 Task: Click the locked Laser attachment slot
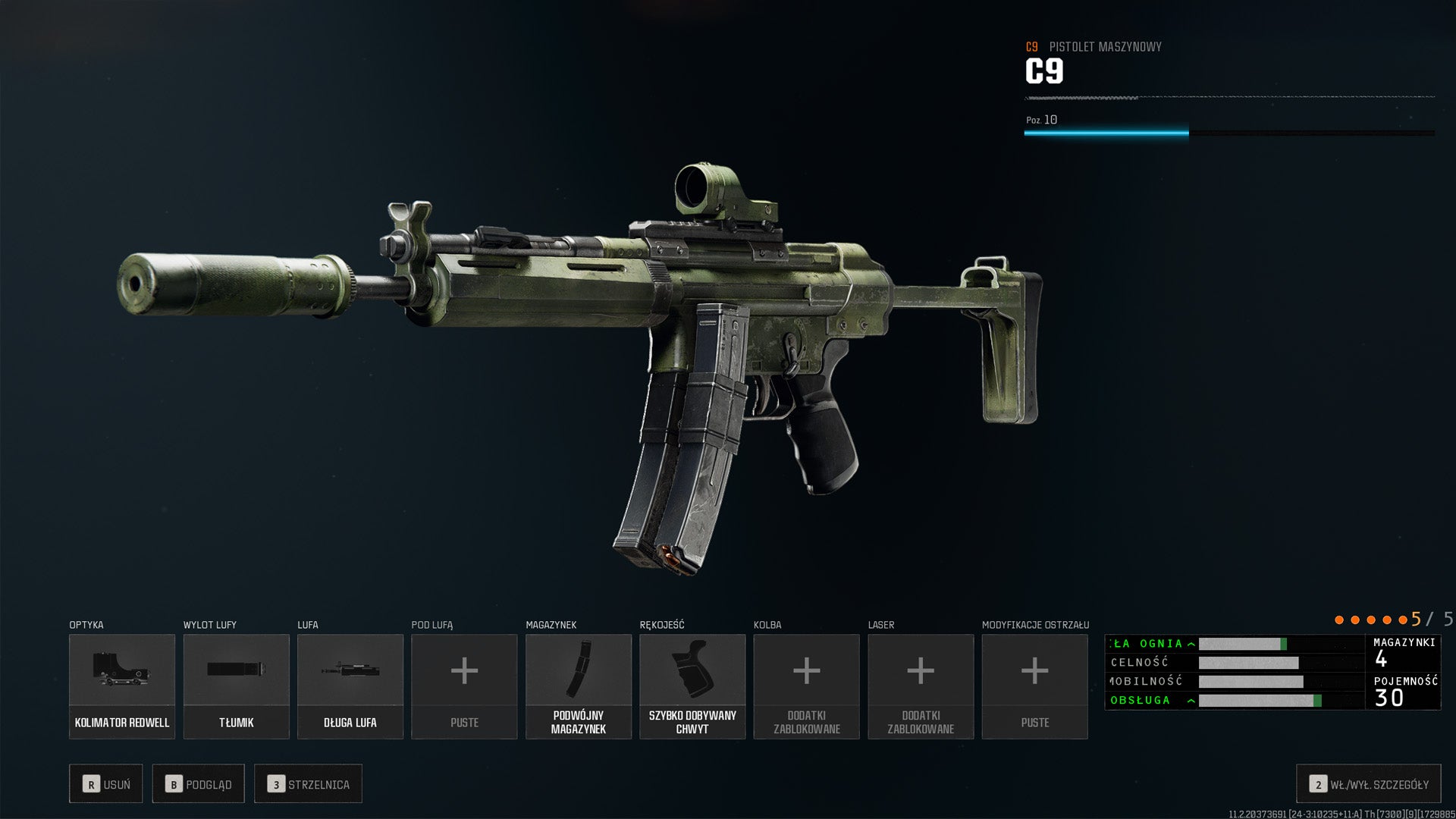(x=921, y=686)
